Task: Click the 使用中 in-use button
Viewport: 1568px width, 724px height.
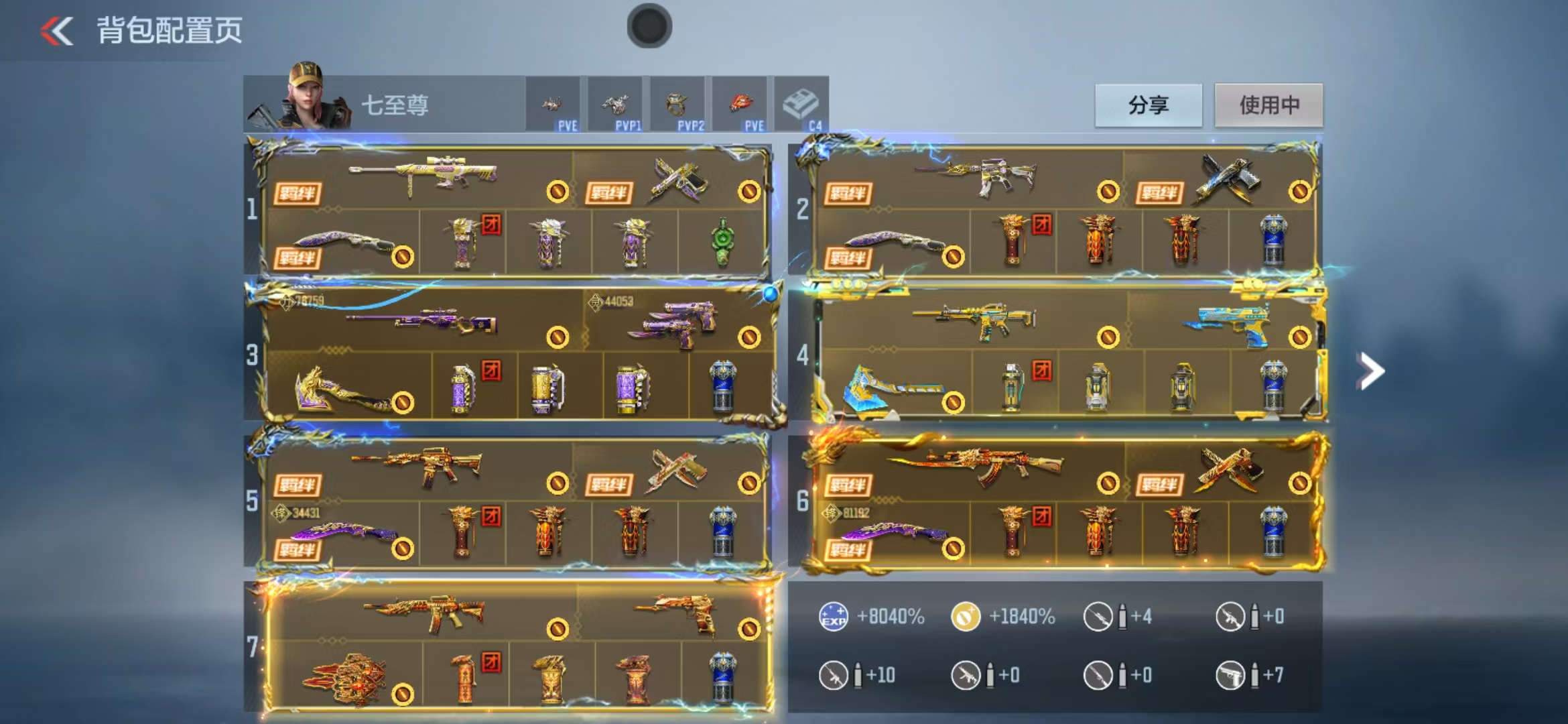Action: 1268,105
